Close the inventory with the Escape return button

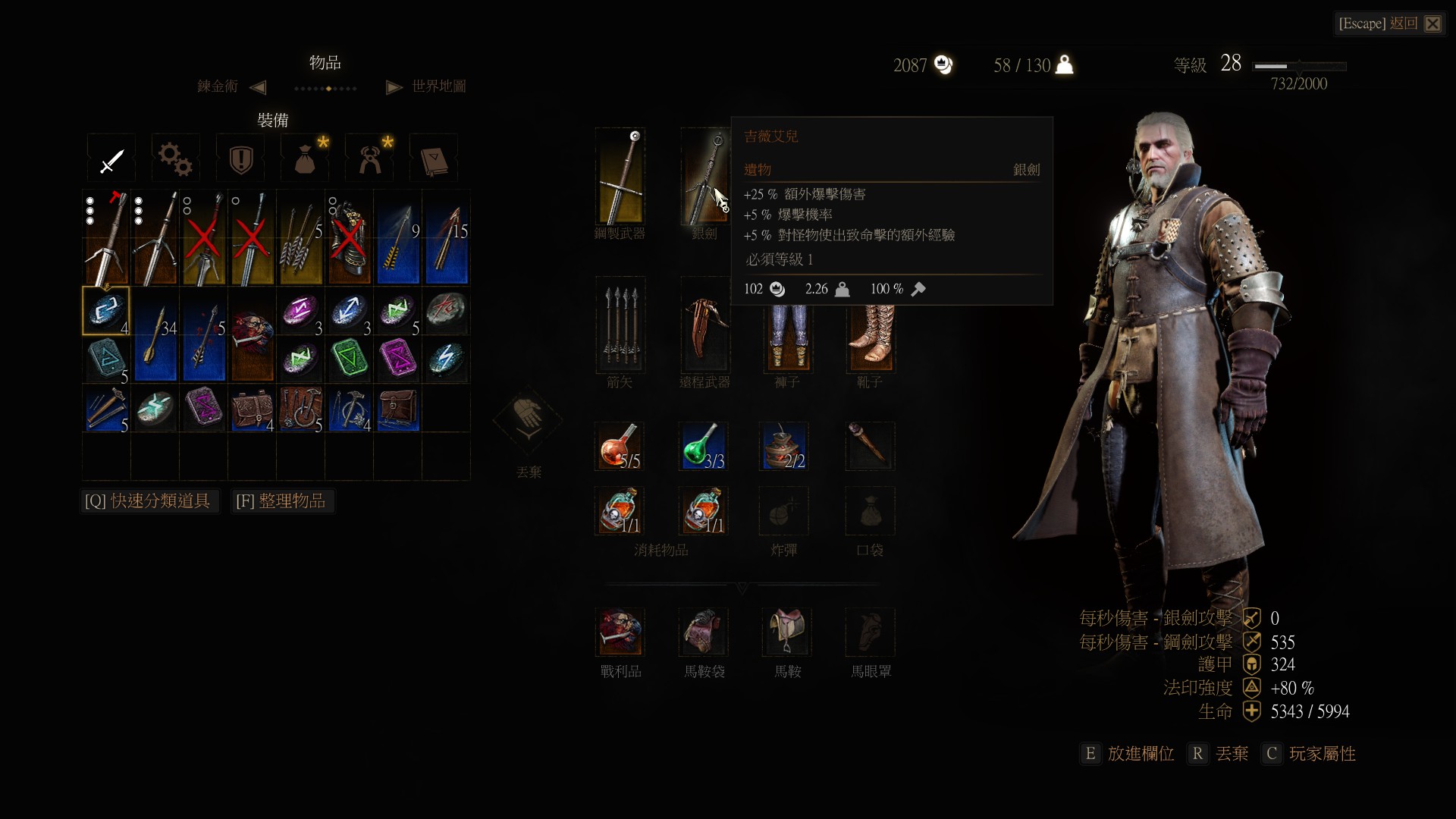1389,24
